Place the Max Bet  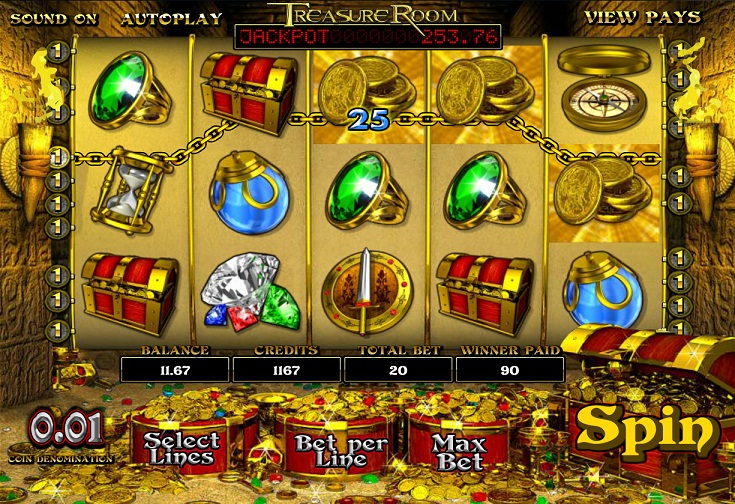pyautogui.click(x=459, y=451)
